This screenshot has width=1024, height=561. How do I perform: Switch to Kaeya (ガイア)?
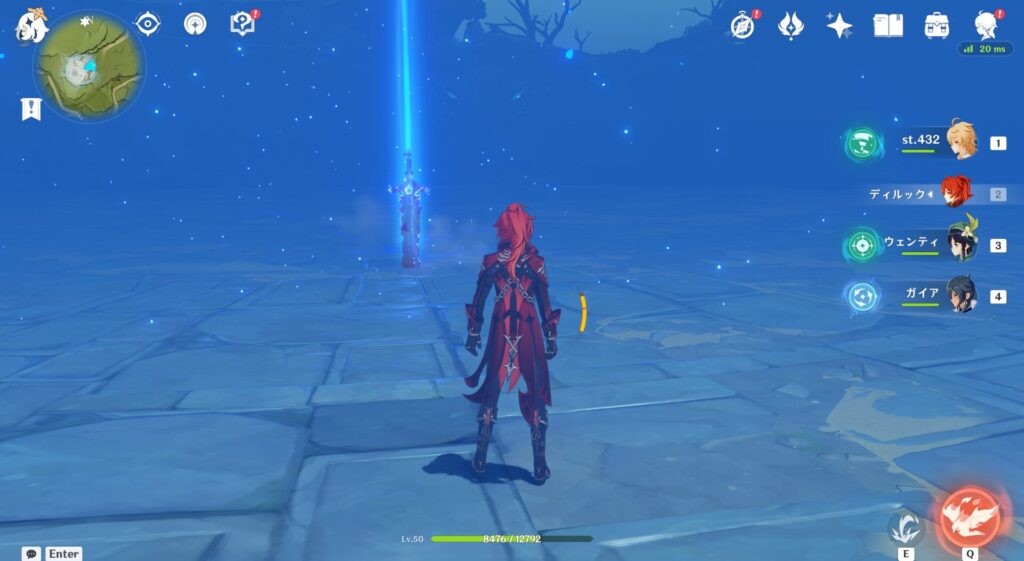point(960,296)
